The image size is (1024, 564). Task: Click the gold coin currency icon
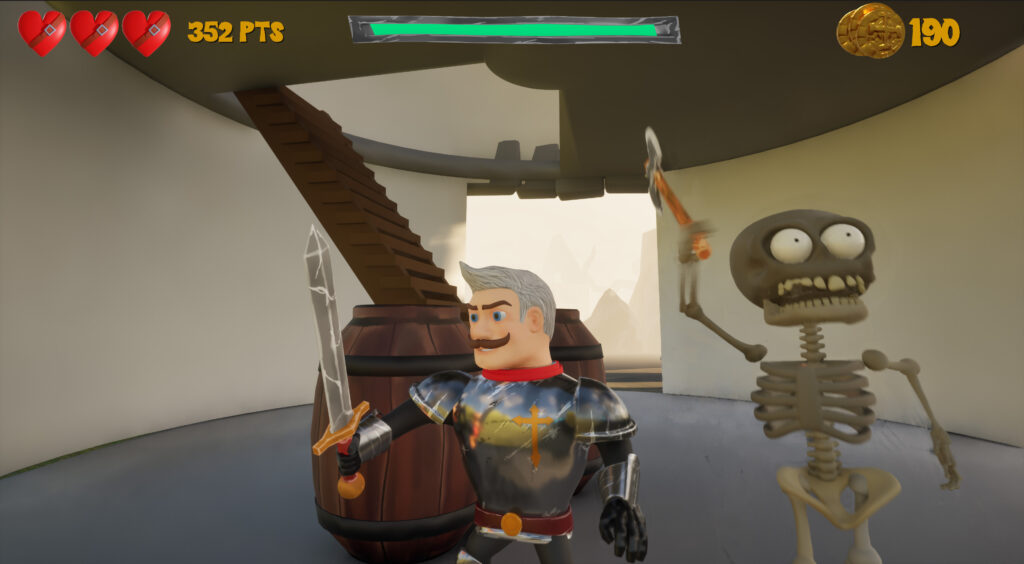(869, 31)
